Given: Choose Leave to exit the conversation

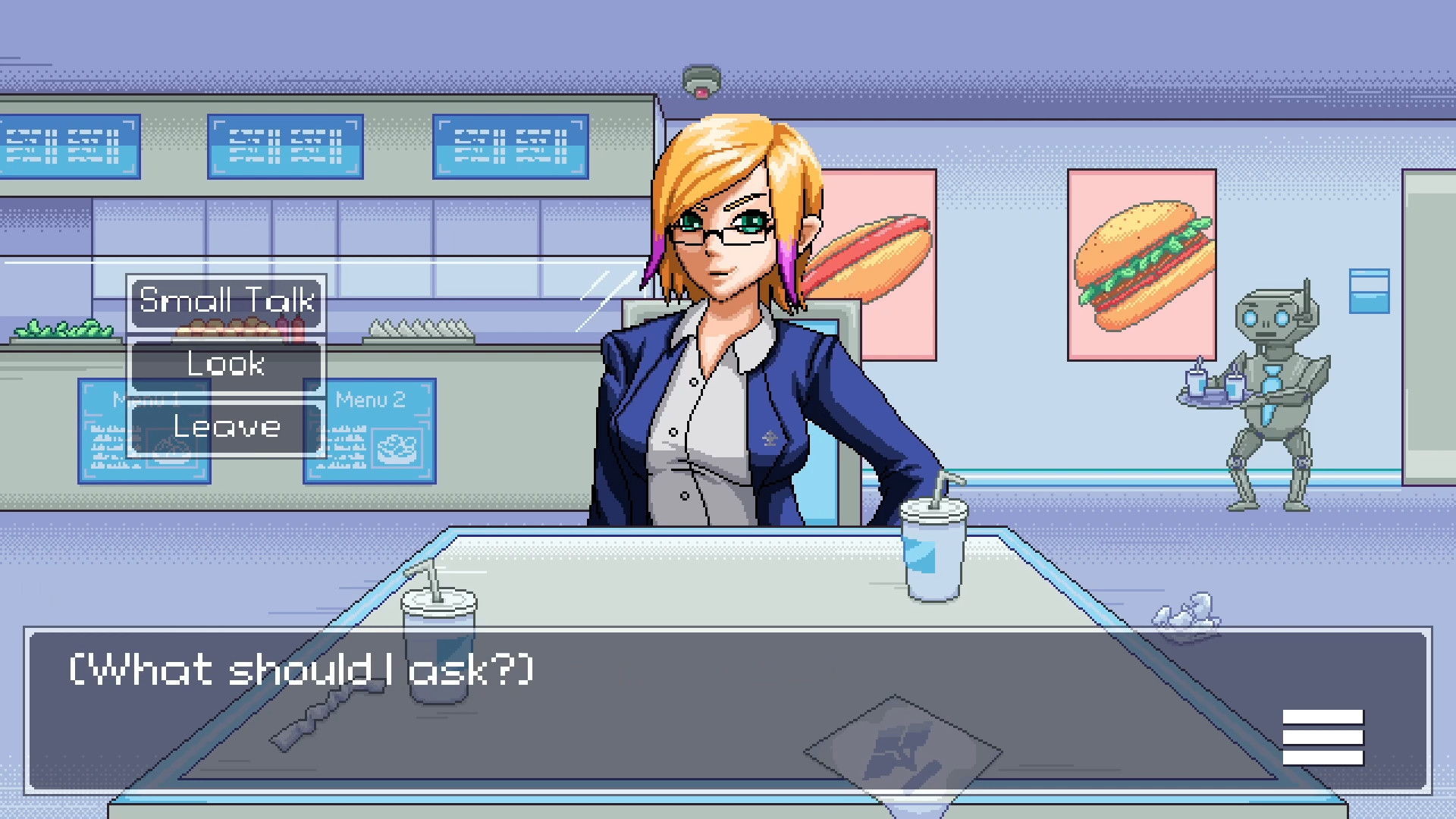Looking at the screenshot, I should [225, 426].
